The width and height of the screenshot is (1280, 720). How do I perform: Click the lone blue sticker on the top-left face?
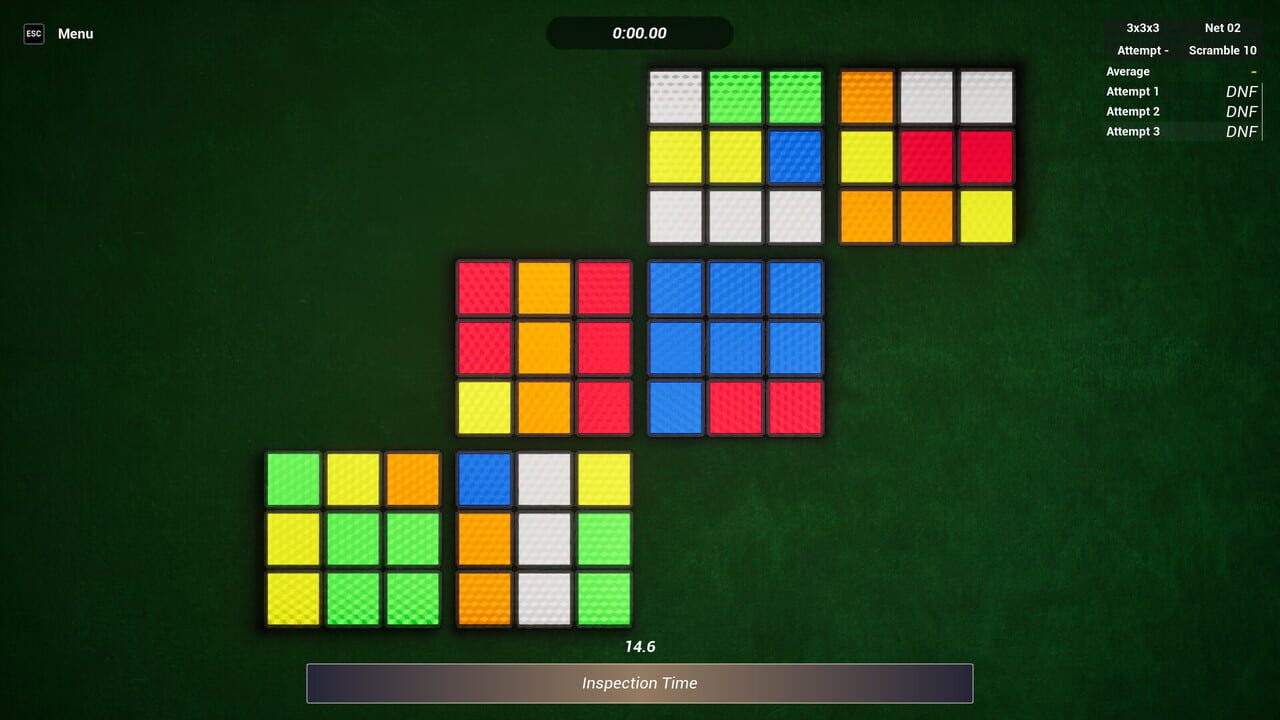coord(794,156)
